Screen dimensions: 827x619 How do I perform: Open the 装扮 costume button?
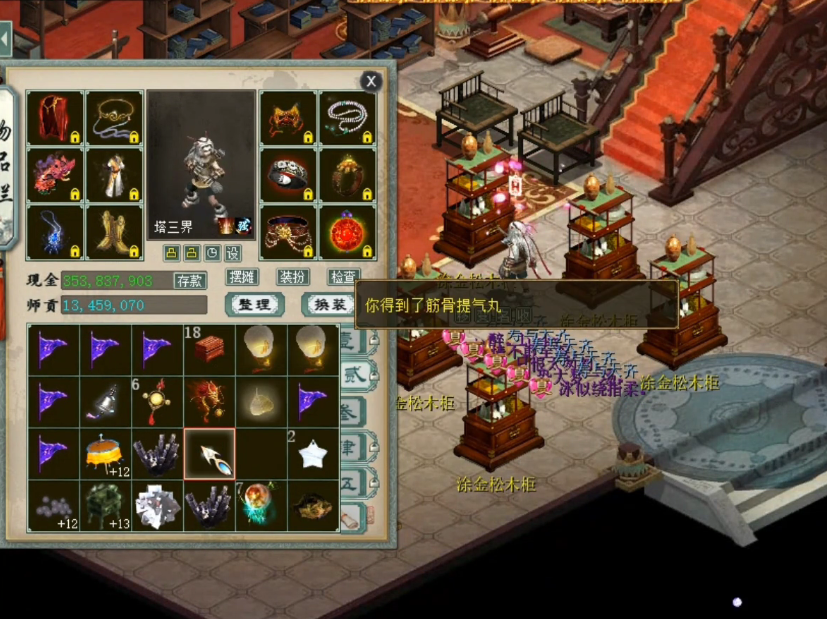click(x=293, y=277)
